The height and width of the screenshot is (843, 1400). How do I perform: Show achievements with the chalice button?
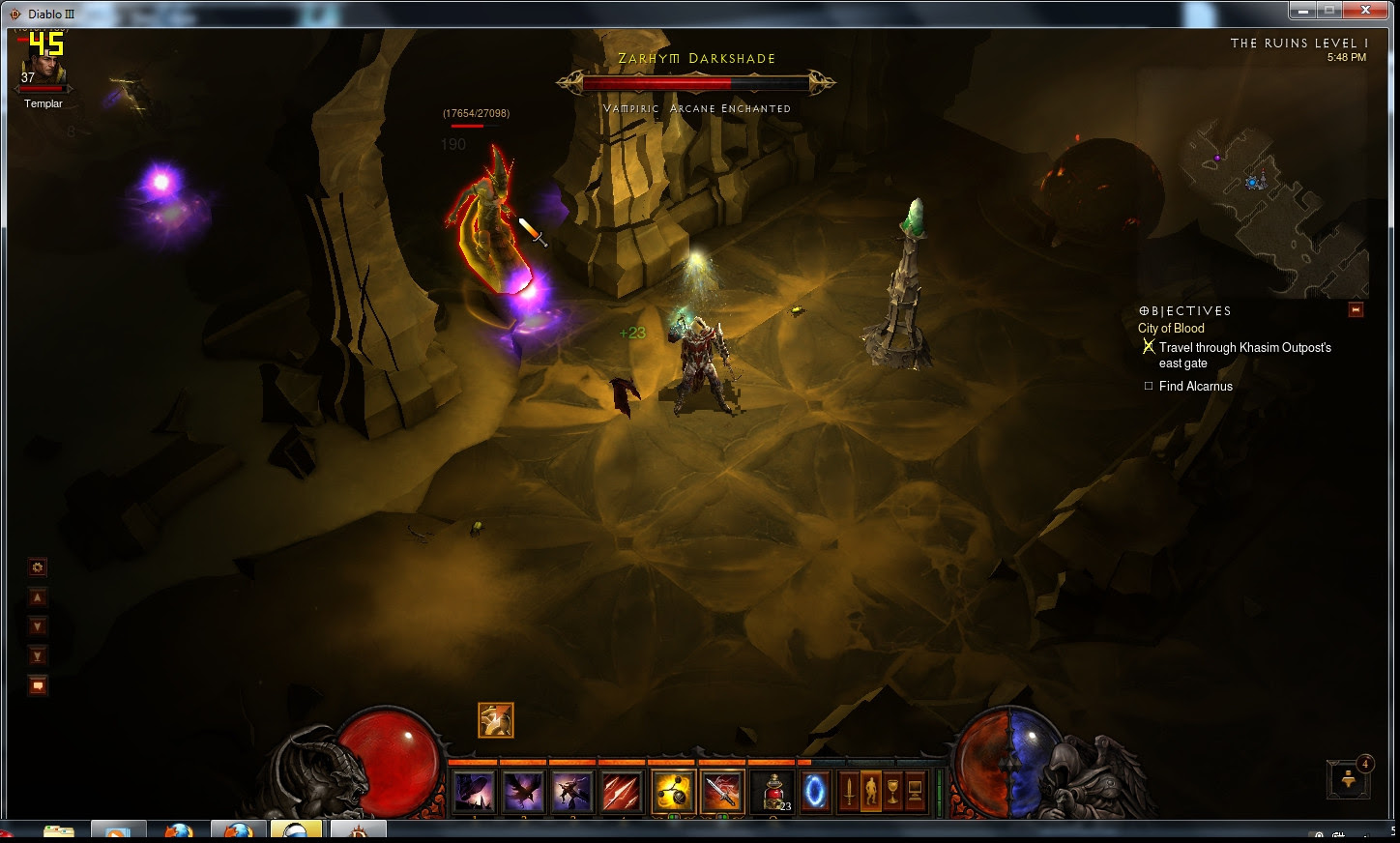pos(892,792)
